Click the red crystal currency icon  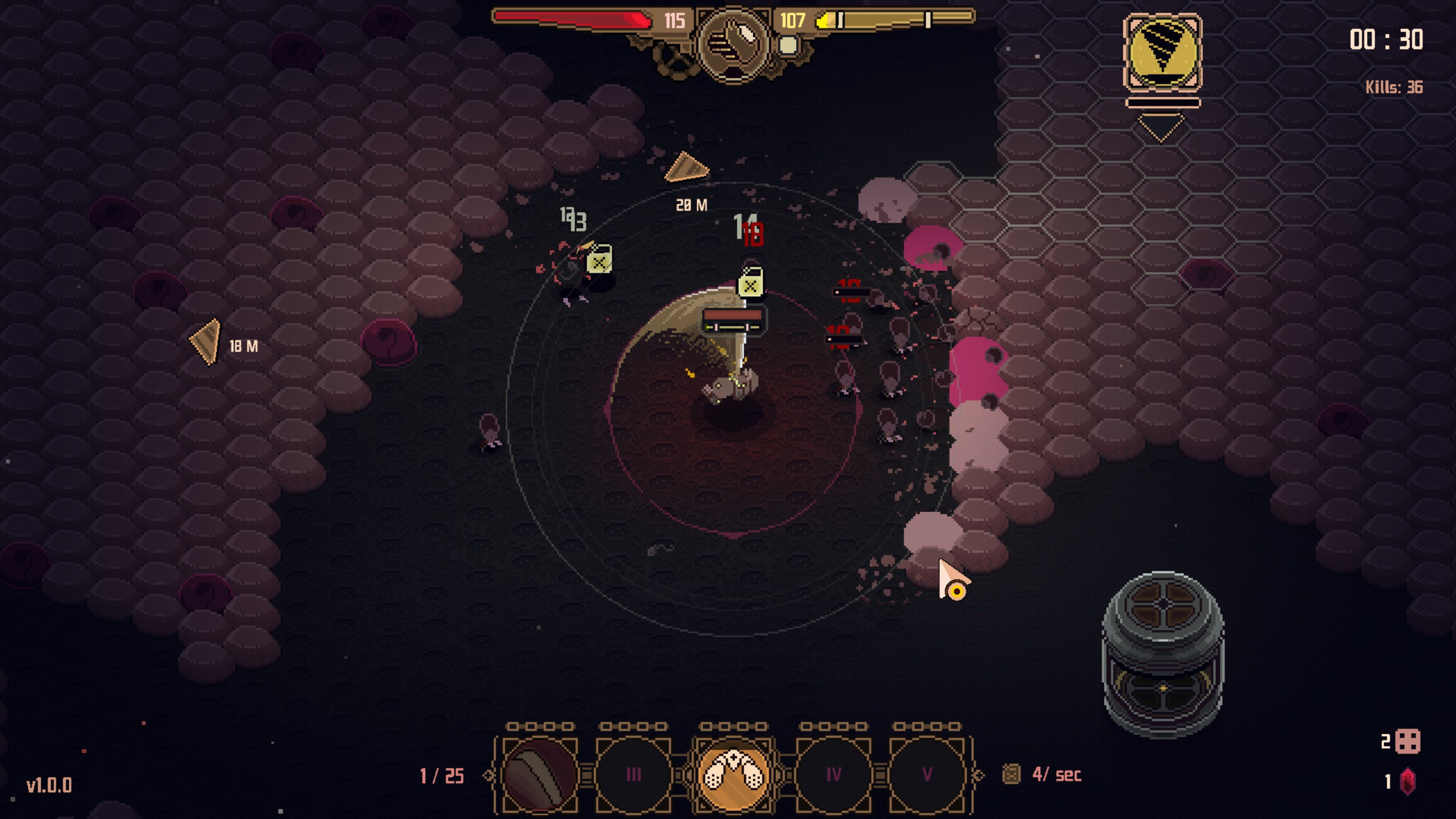point(1408,782)
